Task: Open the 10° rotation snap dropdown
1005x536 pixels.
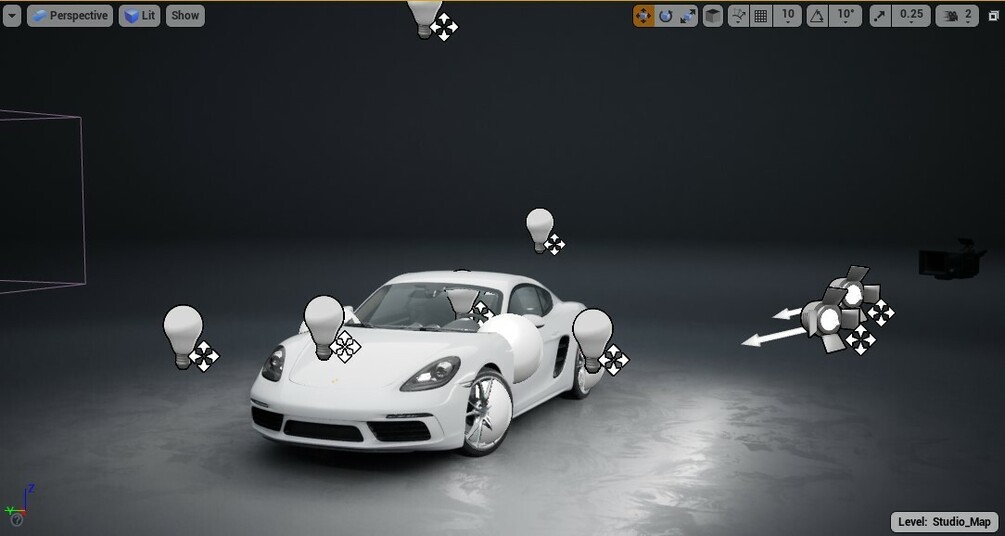Action: 846,16
